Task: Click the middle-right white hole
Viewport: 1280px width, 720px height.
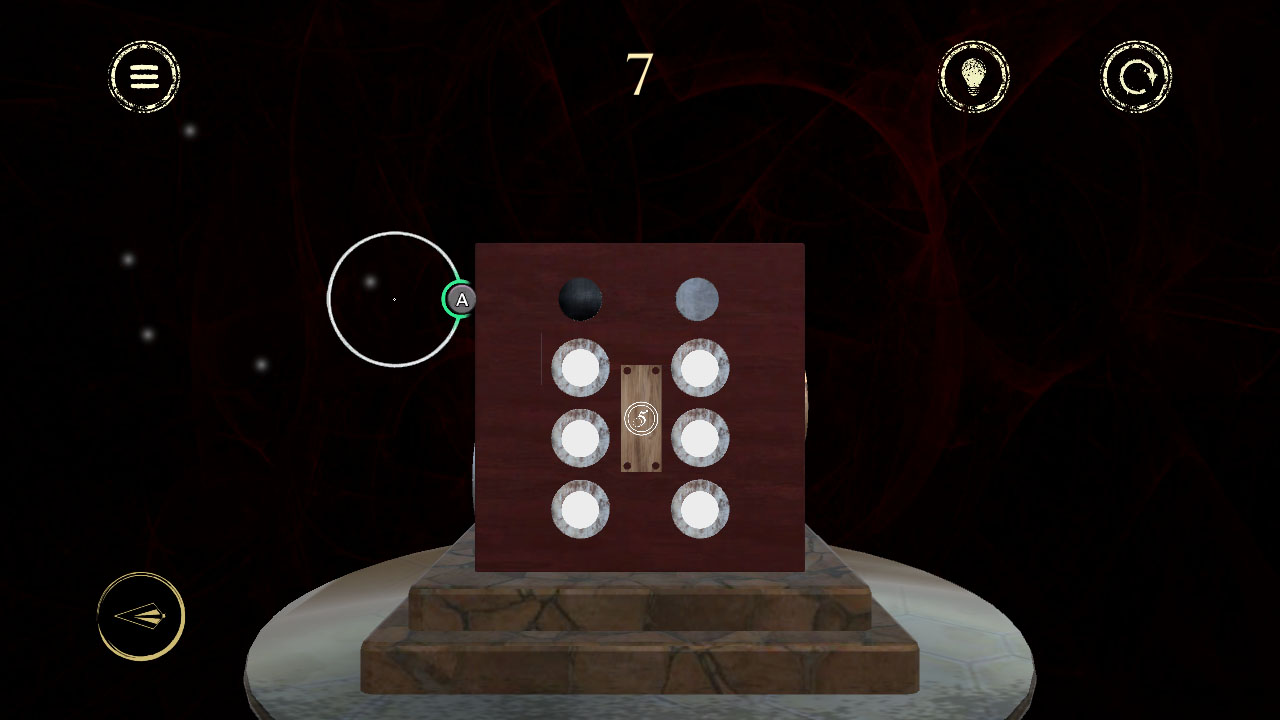Action: click(701, 437)
